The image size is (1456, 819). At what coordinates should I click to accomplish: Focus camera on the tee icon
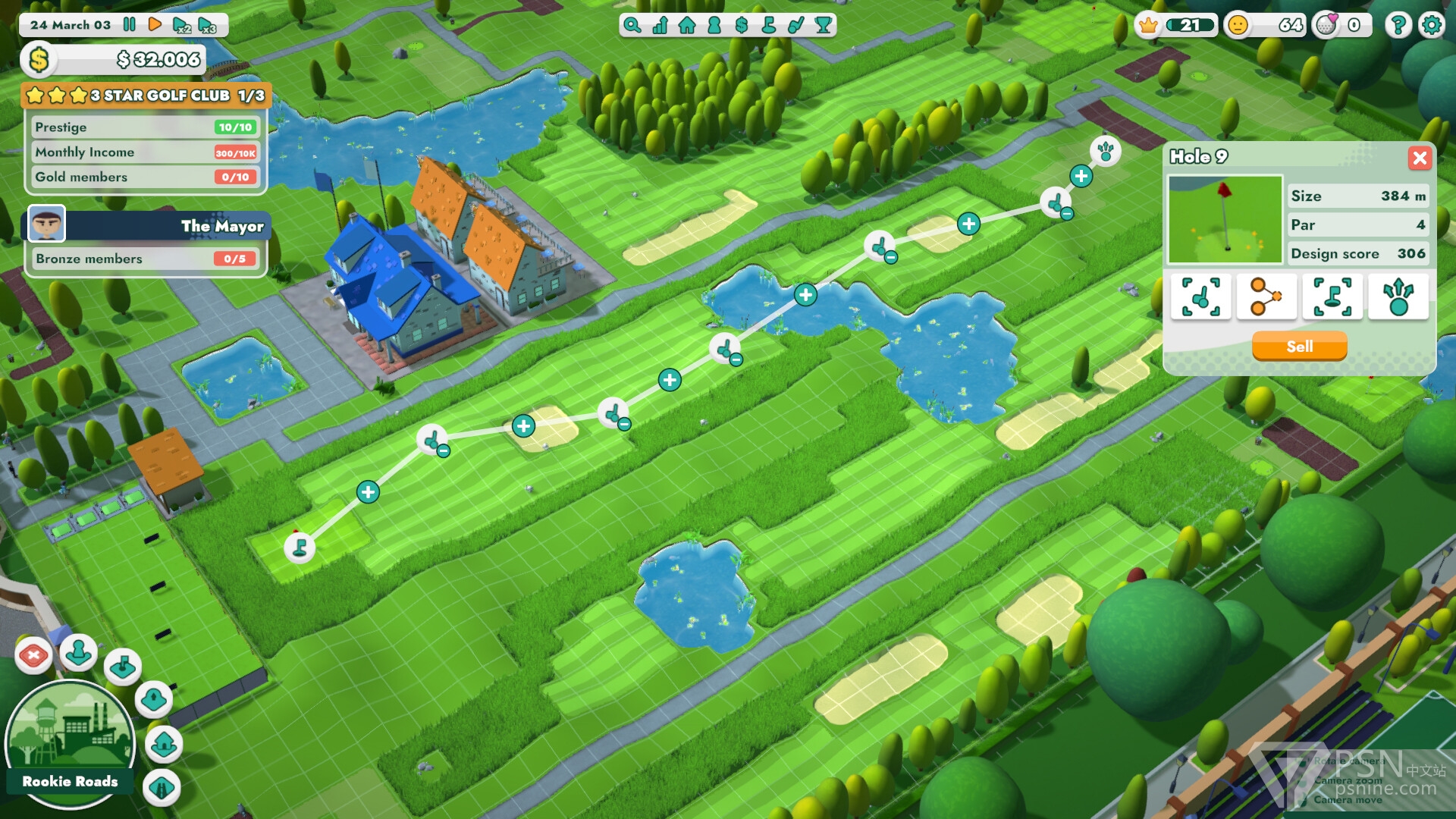1200,296
